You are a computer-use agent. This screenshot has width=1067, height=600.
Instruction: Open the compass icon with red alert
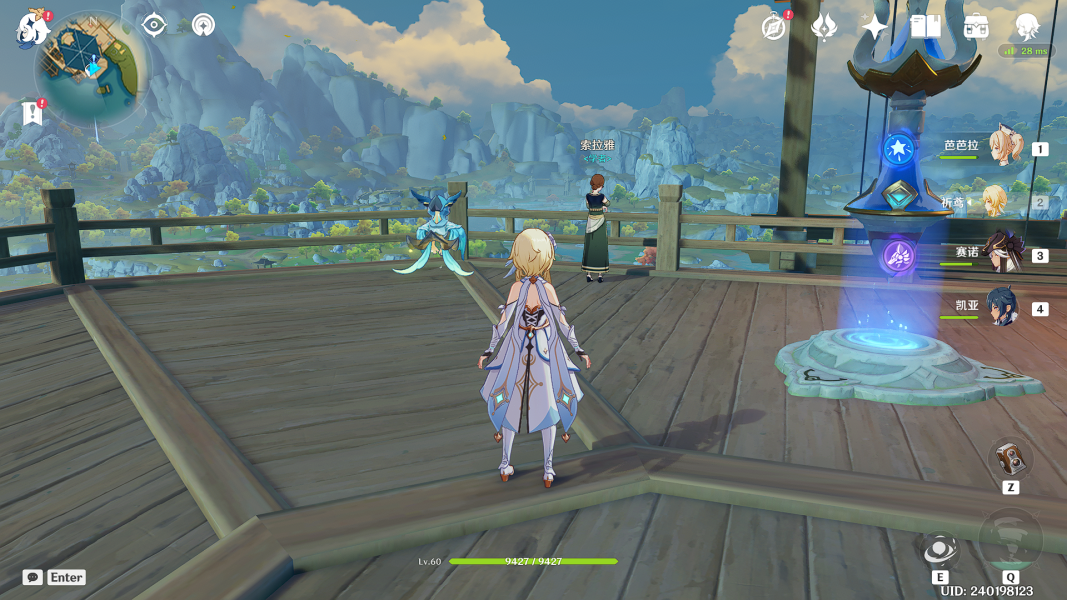(773, 27)
